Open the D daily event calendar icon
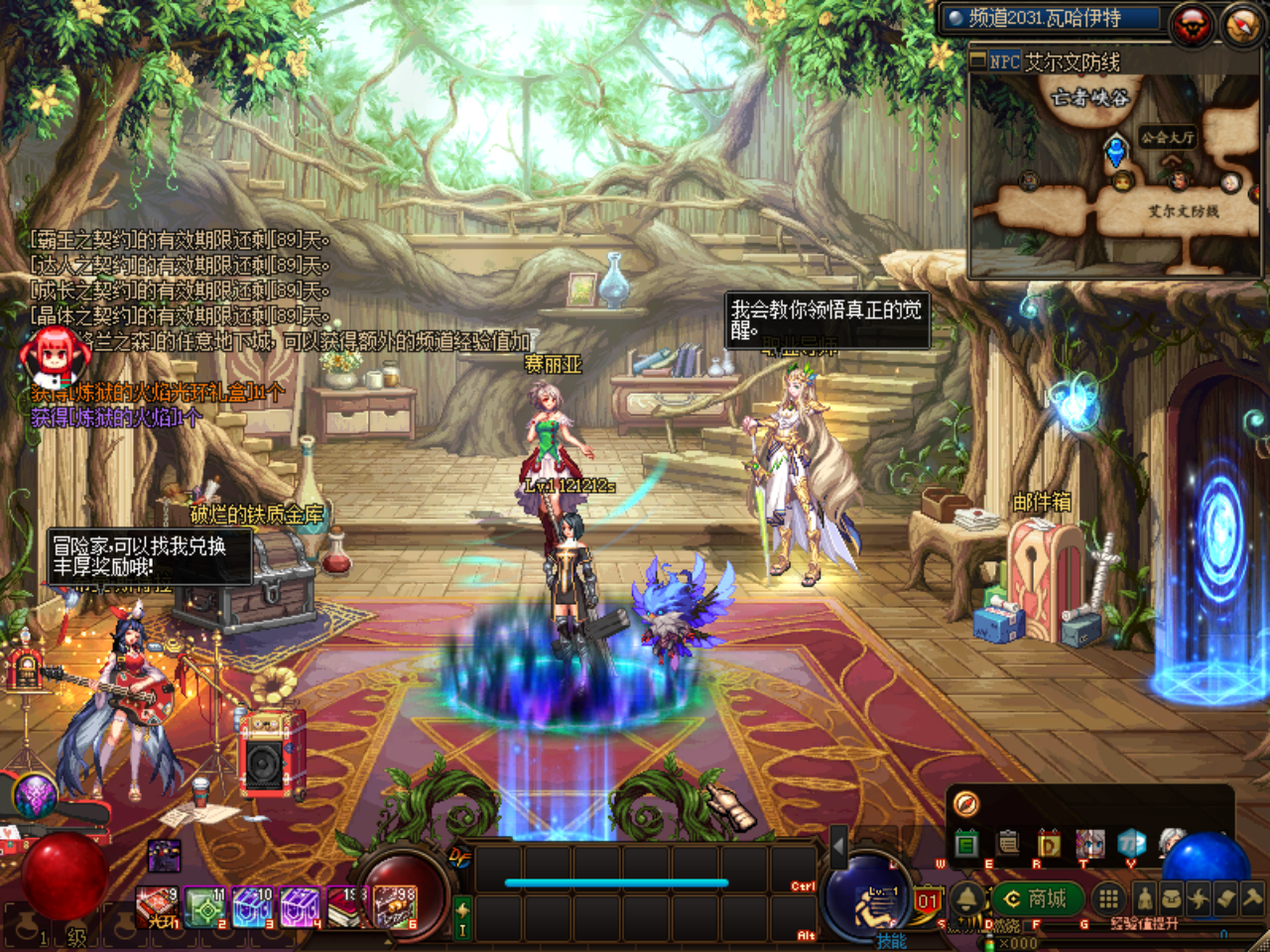Viewport: 1270px width, 952px height. coord(1049,844)
